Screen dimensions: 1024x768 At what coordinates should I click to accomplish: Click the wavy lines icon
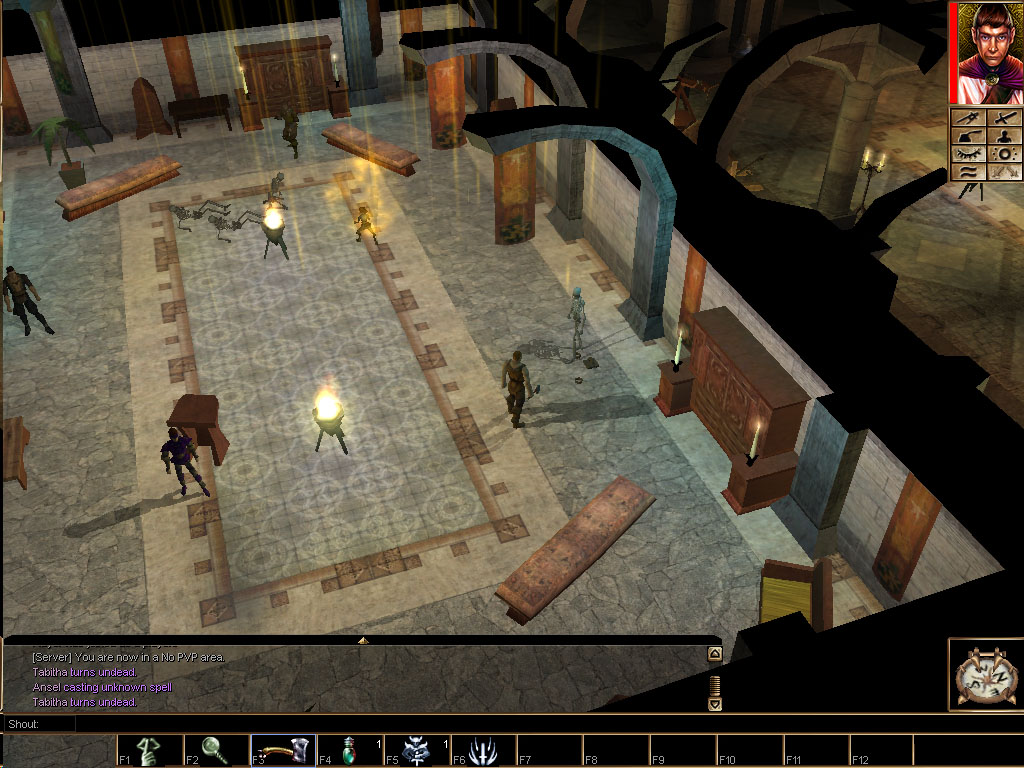(x=966, y=172)
